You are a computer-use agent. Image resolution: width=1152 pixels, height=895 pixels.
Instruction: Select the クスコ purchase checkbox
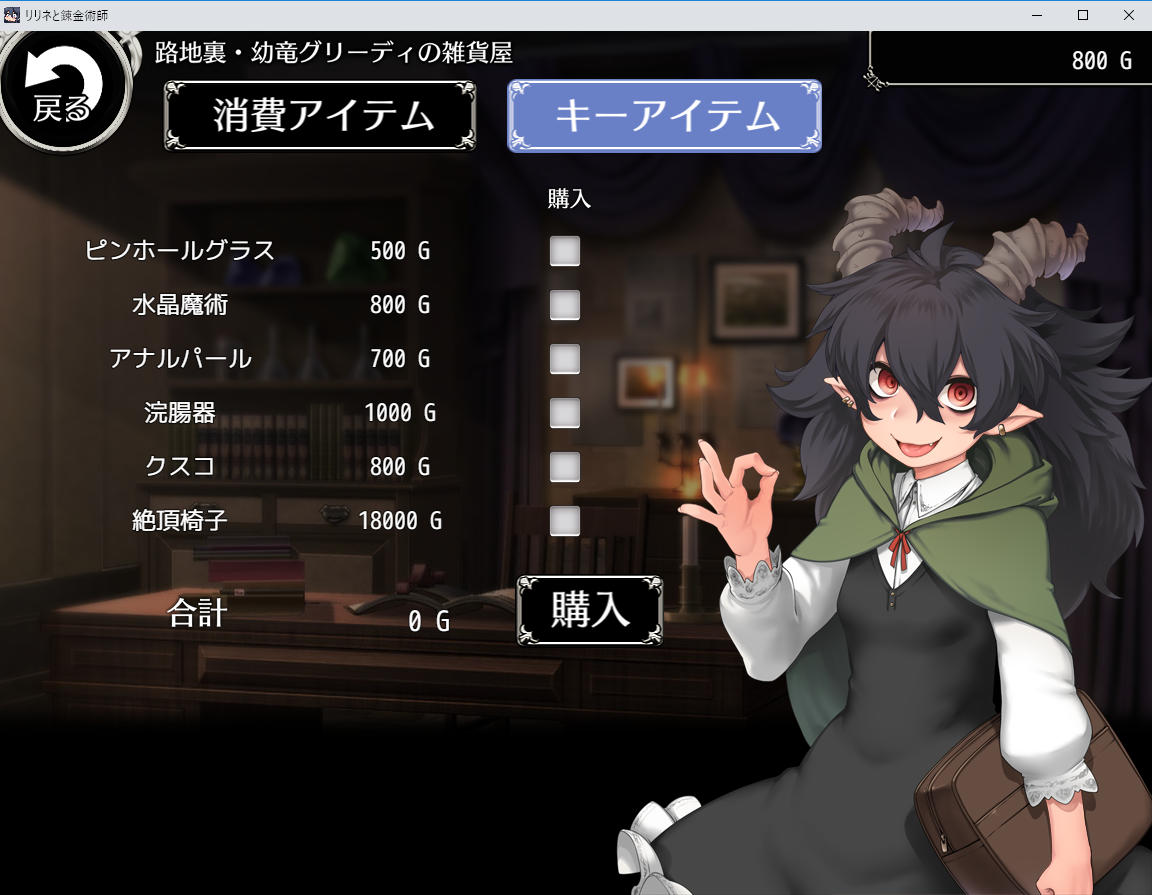tap(565, 467)
